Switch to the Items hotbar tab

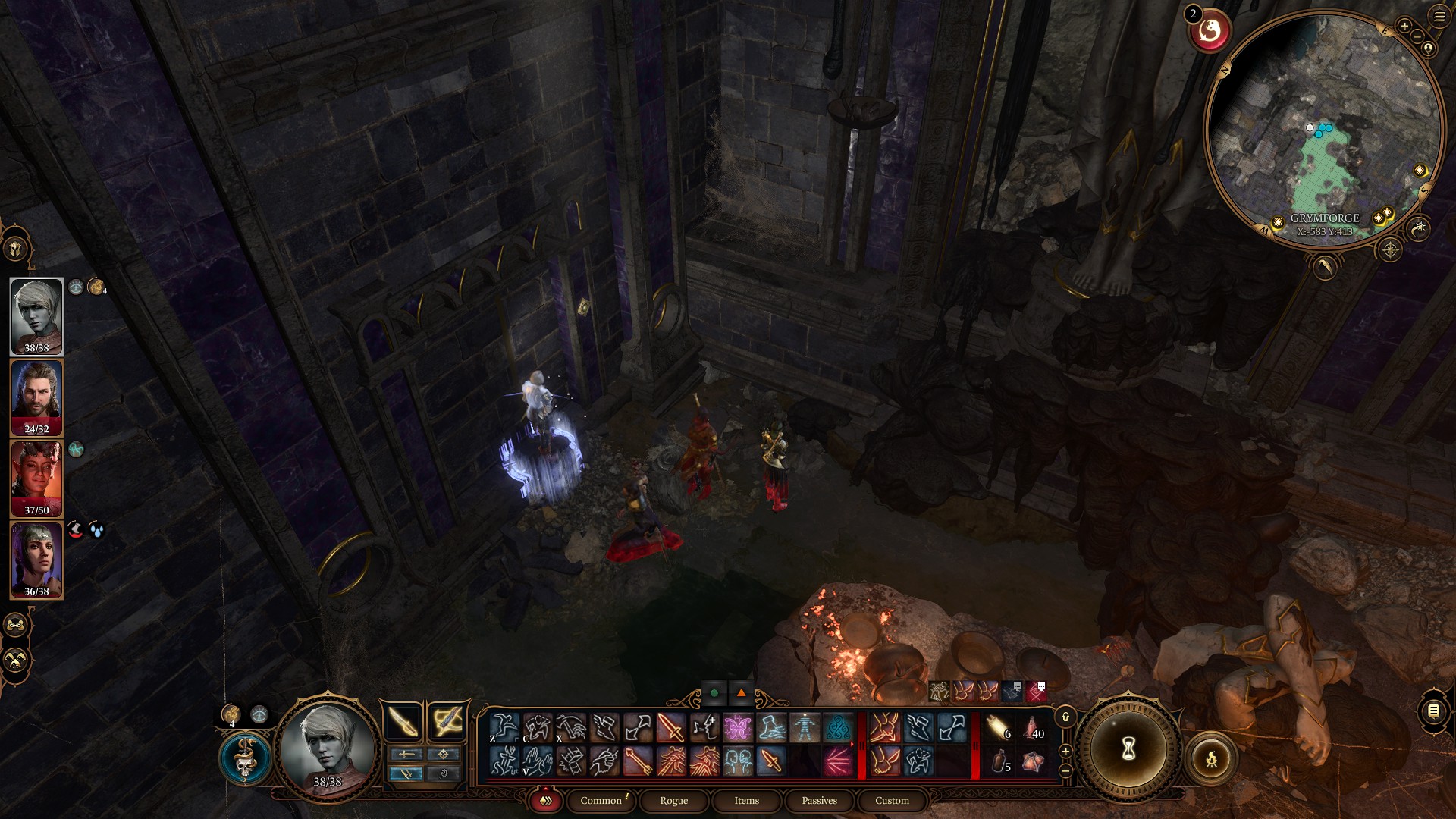tap(746, 801)
